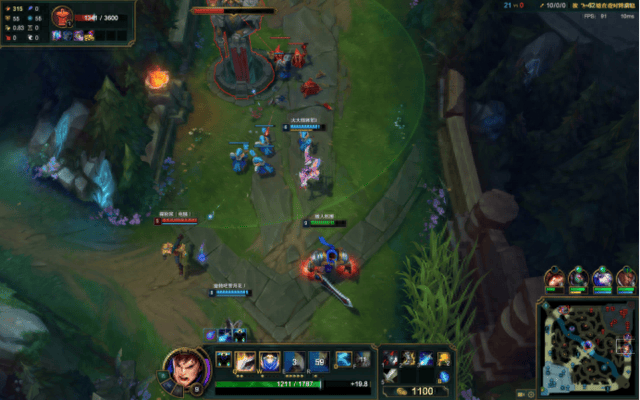Use the first summoner spell icon

[x=342, y=359]
